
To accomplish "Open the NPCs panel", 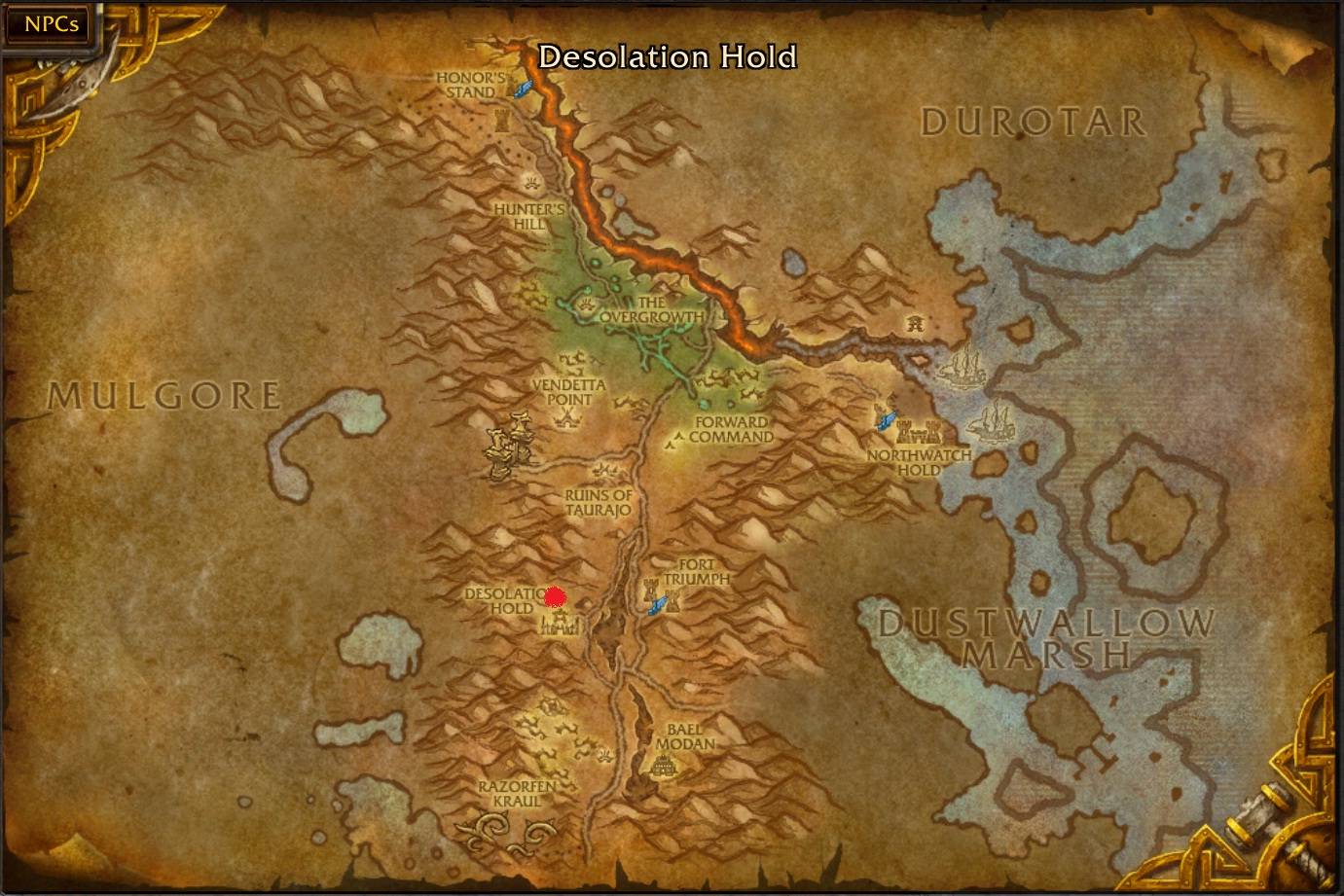I will tap(49, 23).
